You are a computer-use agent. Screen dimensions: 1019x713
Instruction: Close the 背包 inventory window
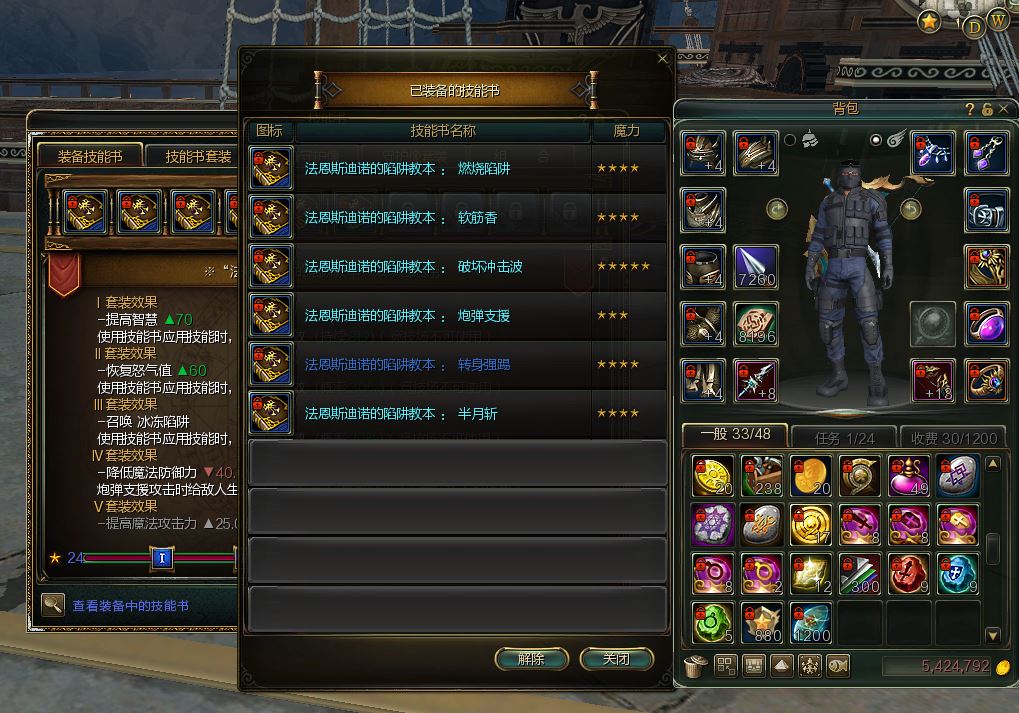click(x=1005, y=109)
